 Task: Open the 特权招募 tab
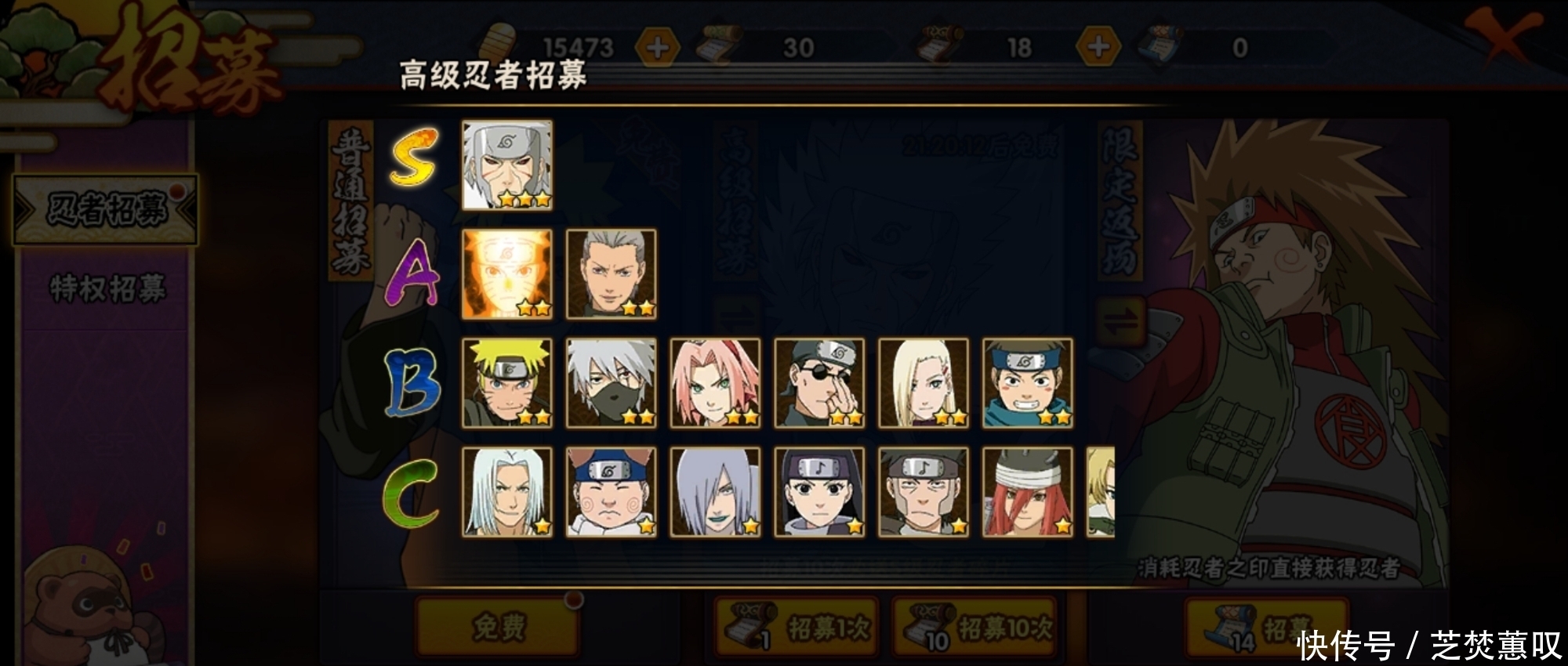coord(107,289)
